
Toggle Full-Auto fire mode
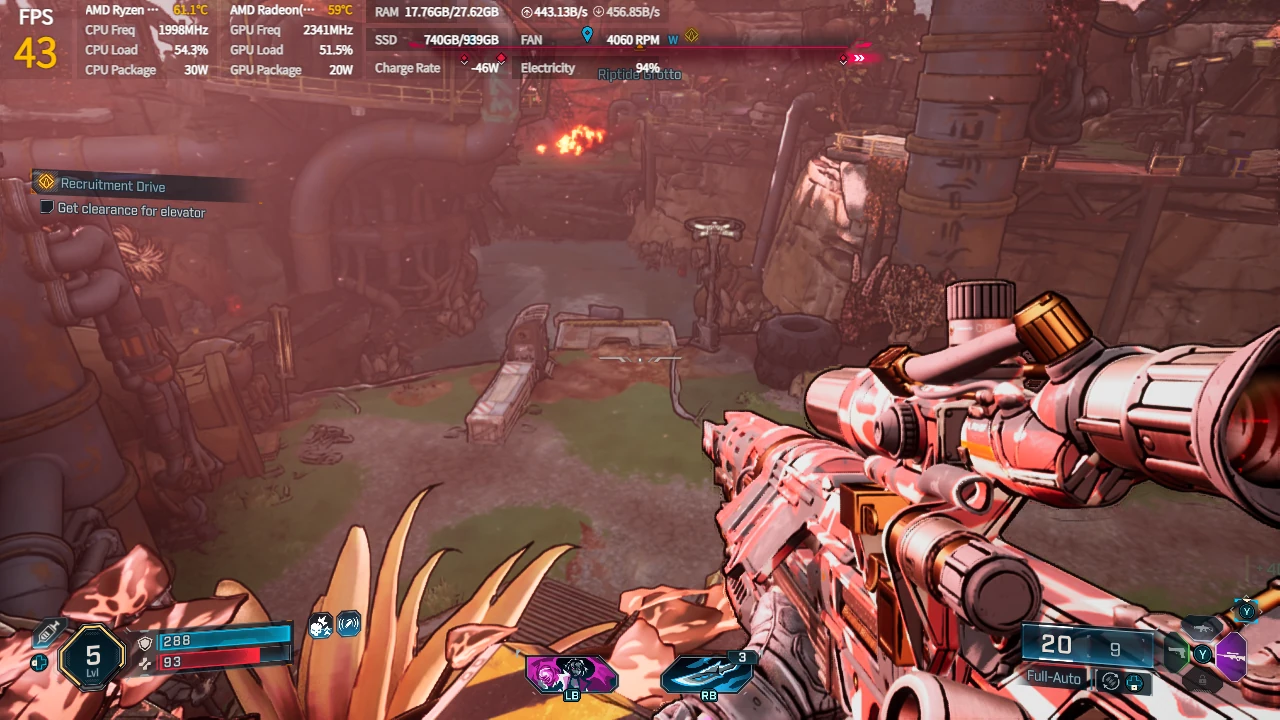pos(1053,677)
